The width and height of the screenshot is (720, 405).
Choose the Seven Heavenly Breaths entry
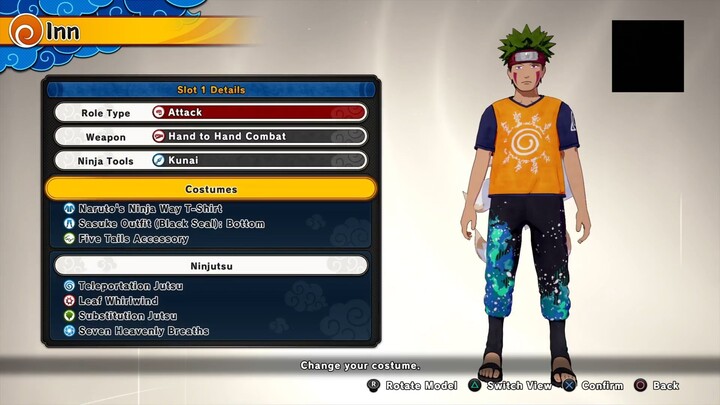click(143, 330)
